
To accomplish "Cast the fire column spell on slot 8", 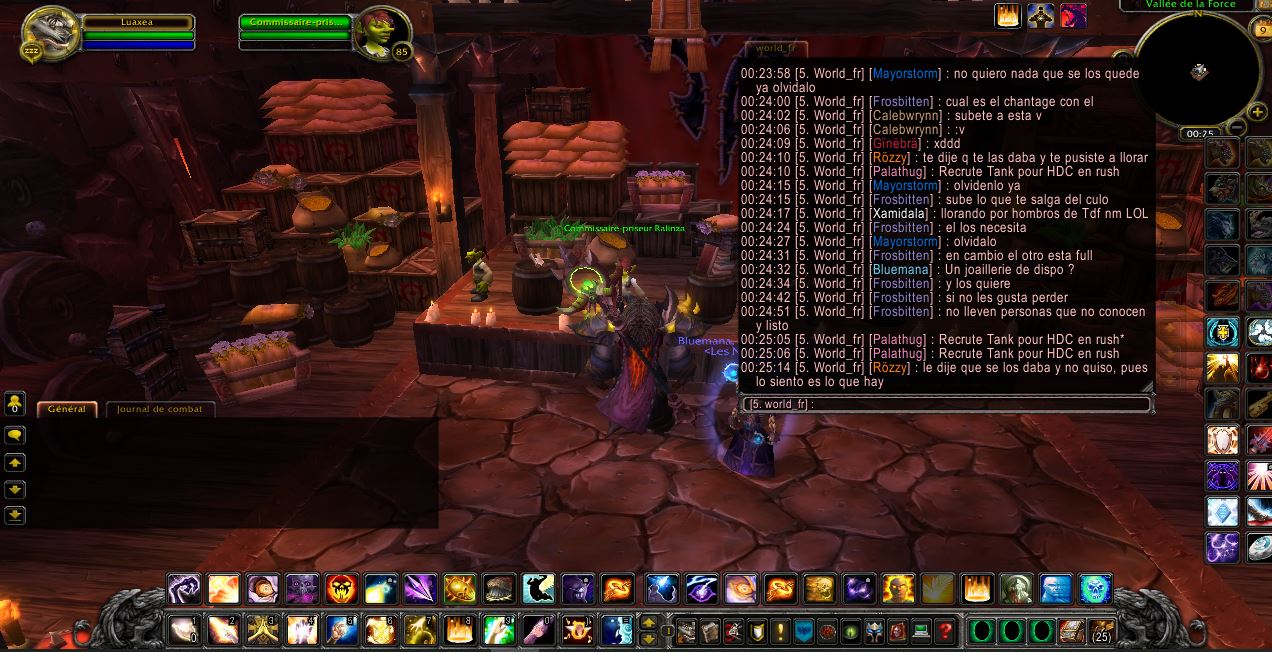I will 459,631.
